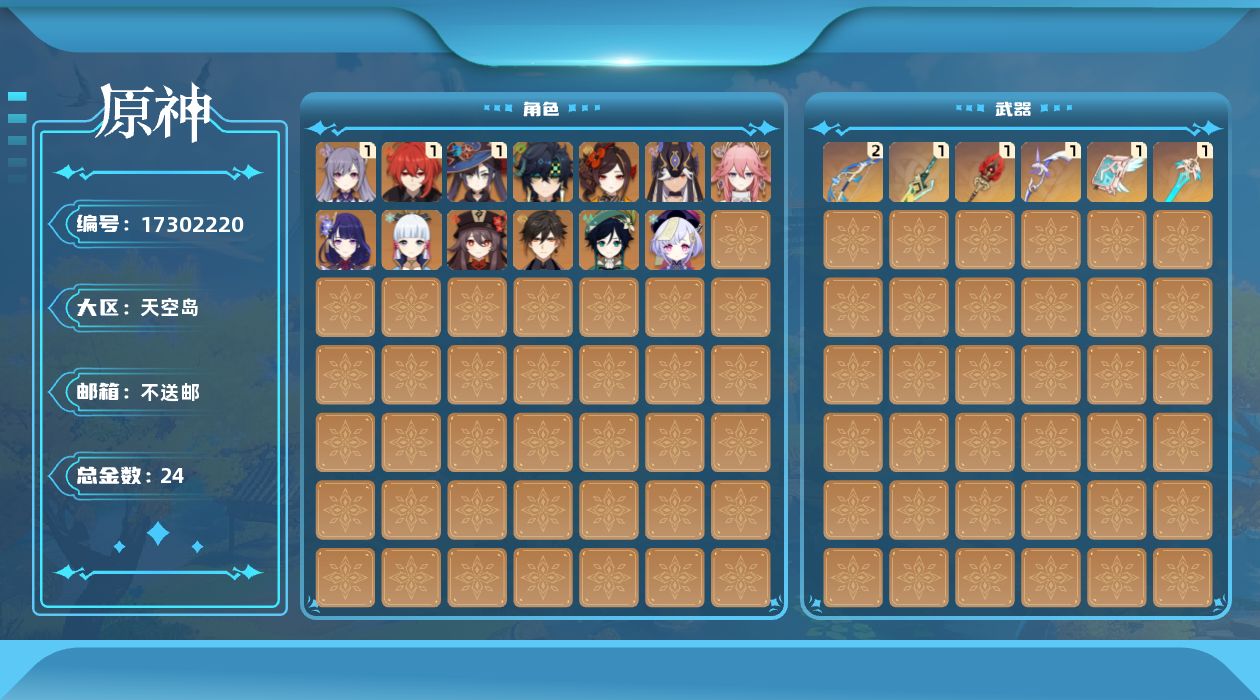Pick Venti with the green hat
1260x700 pixels.
click(x=609, y=240)
